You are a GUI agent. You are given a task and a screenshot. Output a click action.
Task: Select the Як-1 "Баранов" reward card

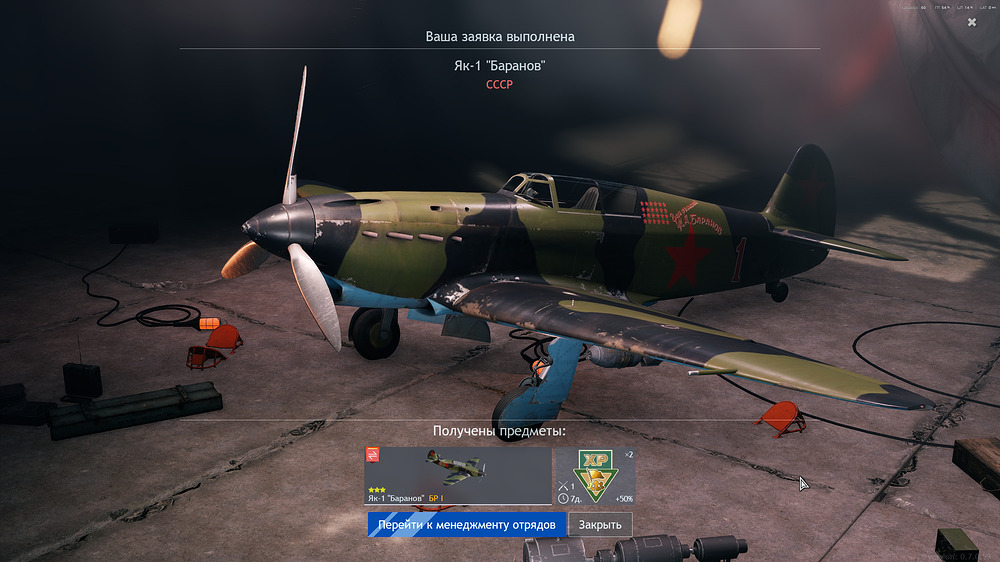click(458, 475)
